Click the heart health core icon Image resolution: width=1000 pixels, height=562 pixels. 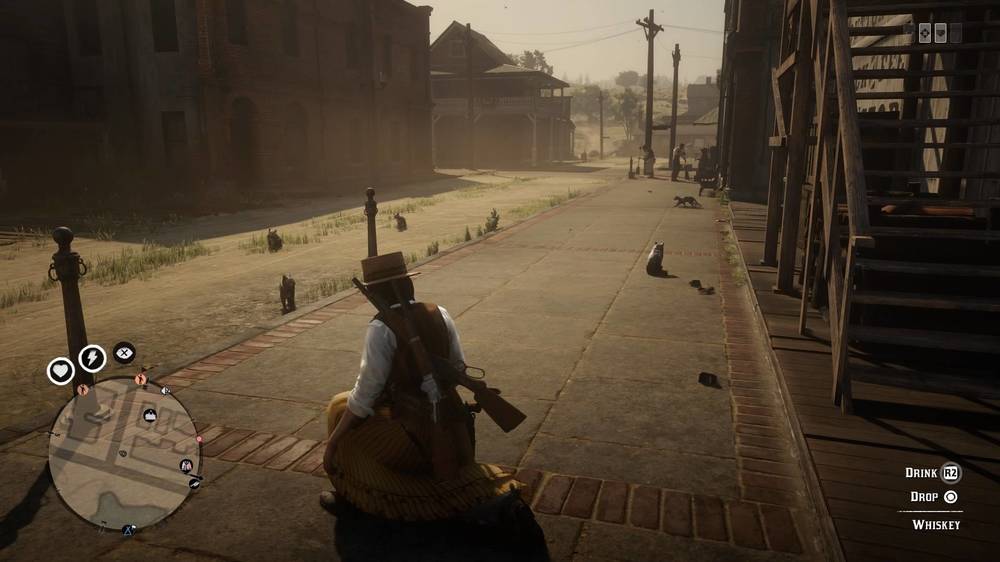tap(61, 371)
